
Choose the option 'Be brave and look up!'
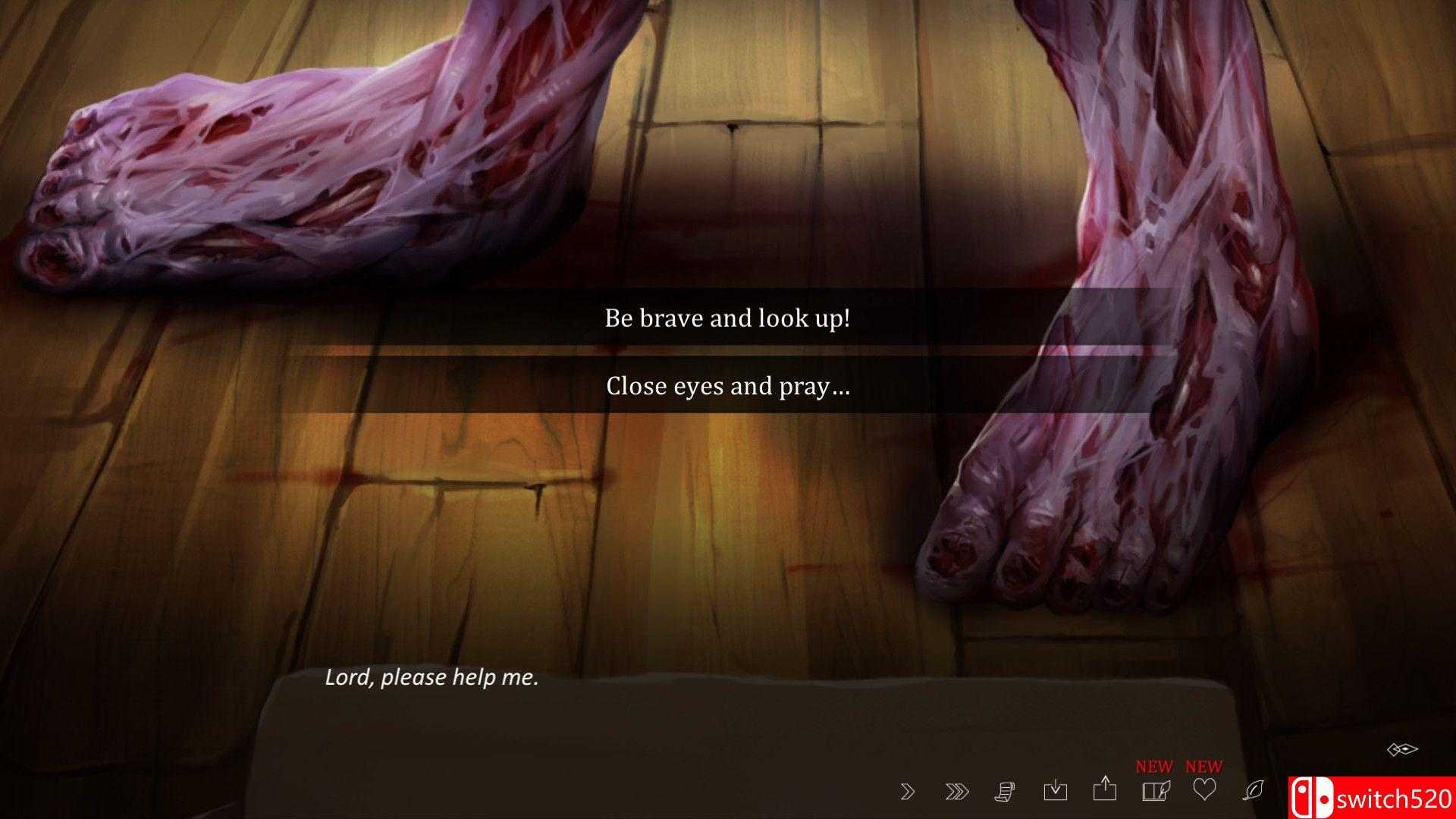tap(727, 318)
